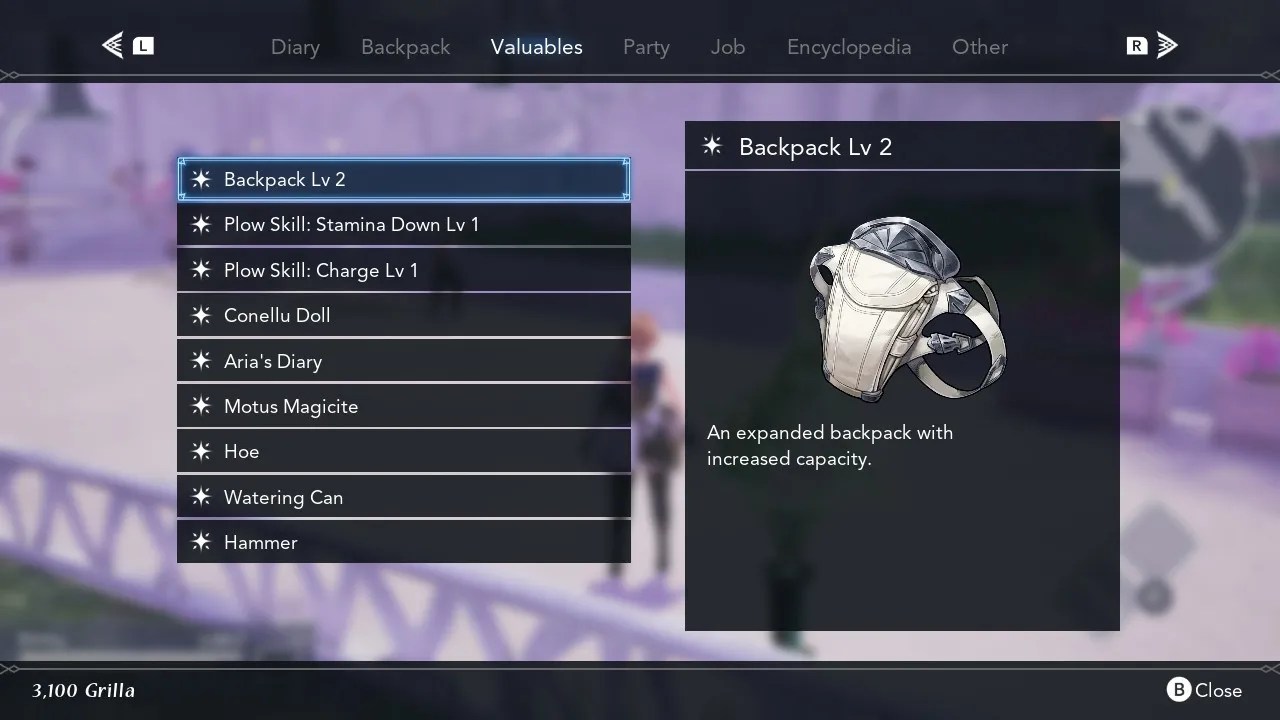Select the sparkle icon beside Motus Magicite
1280x720 pixels.
(200, 406)
